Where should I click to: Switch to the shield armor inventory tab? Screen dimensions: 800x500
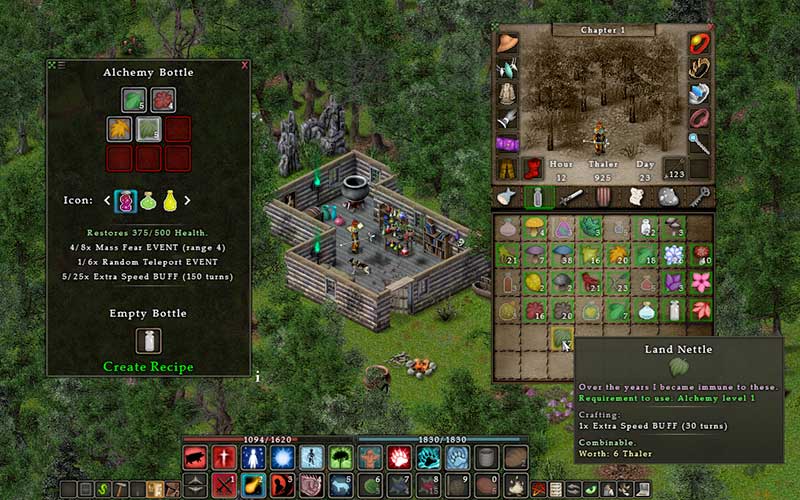click(x=603, y=197)
